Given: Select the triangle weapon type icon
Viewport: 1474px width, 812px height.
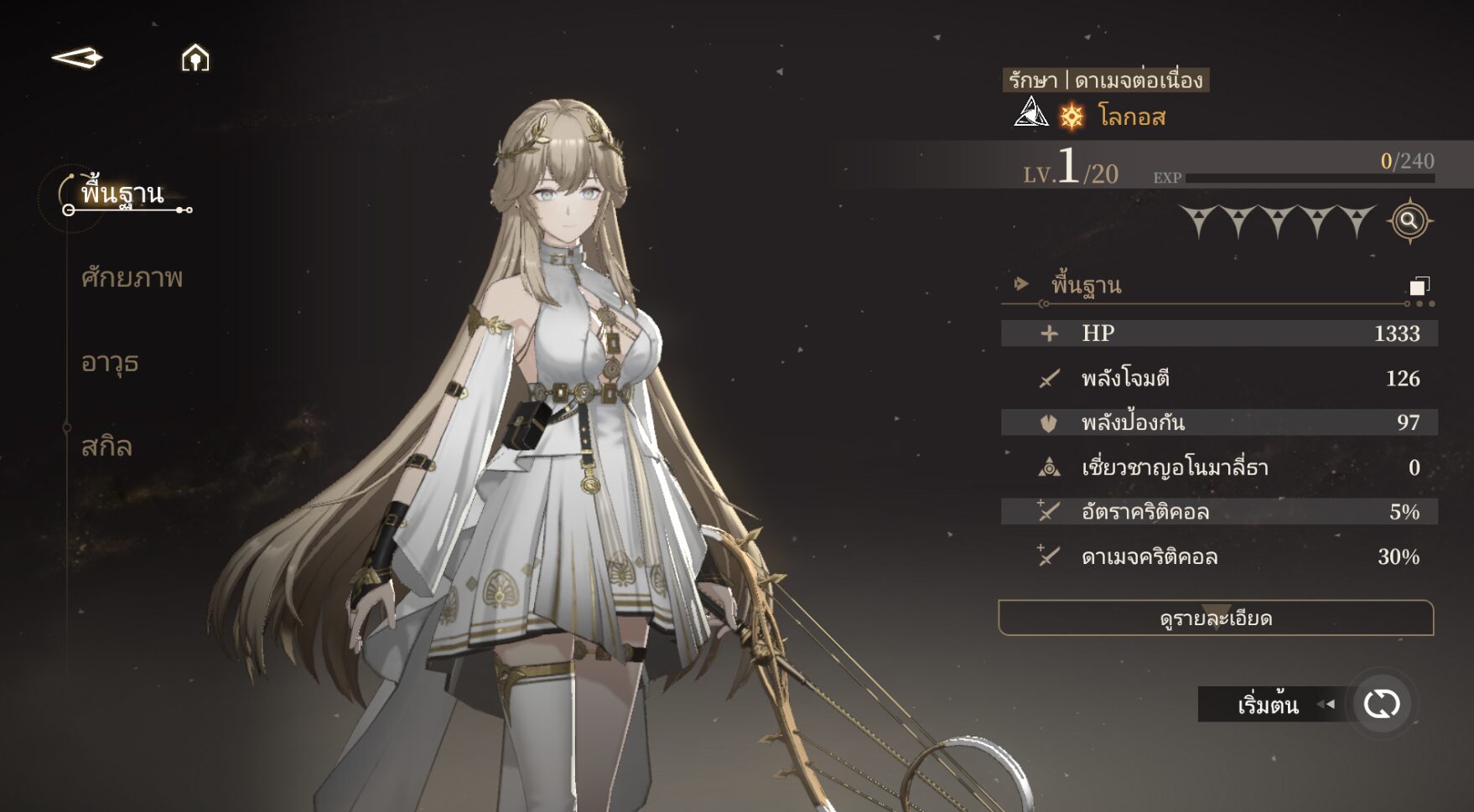Looking at the screenshot, I should point(1030,112).
